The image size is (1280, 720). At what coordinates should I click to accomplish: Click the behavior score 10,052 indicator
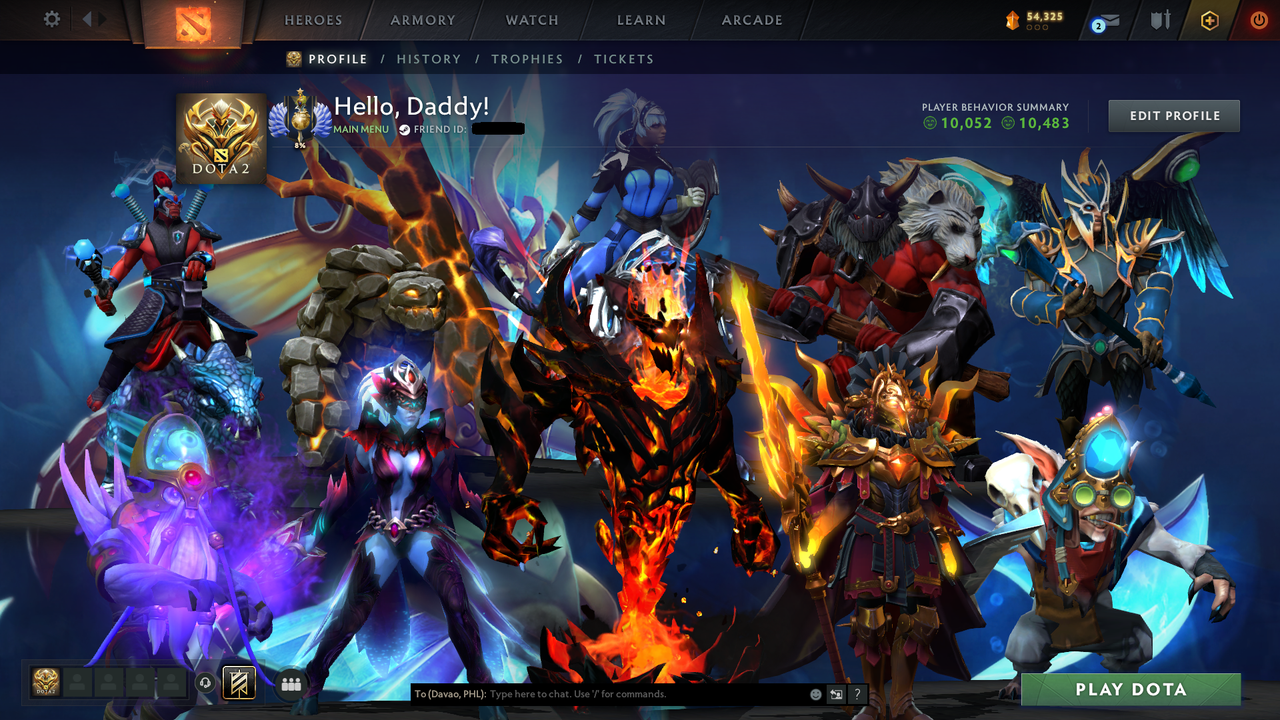(955, 123)
